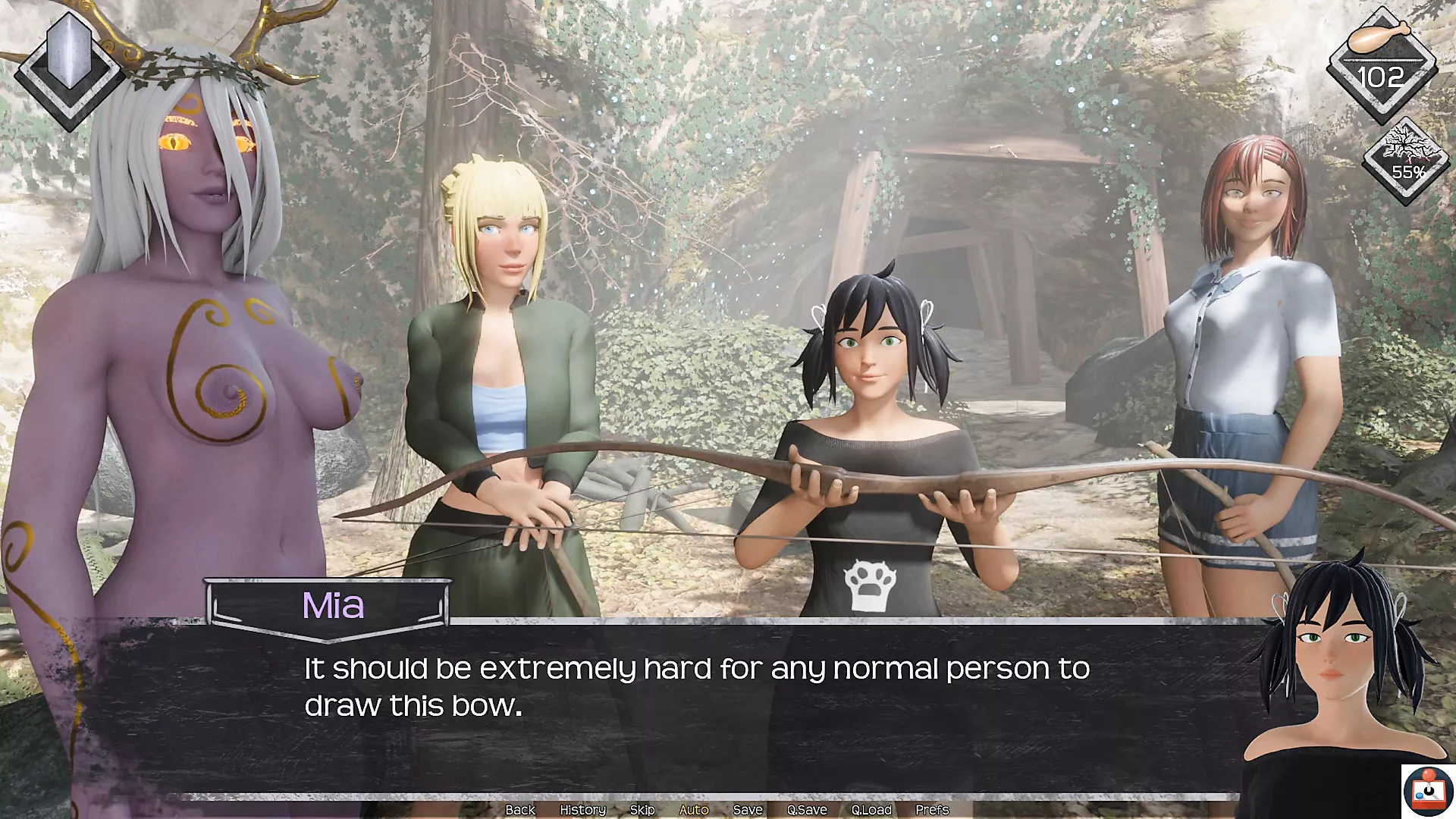Viewport: 1456px width, 819px height.
Task: Select the tree percentage icon
Action: [x=1407, y=158]
